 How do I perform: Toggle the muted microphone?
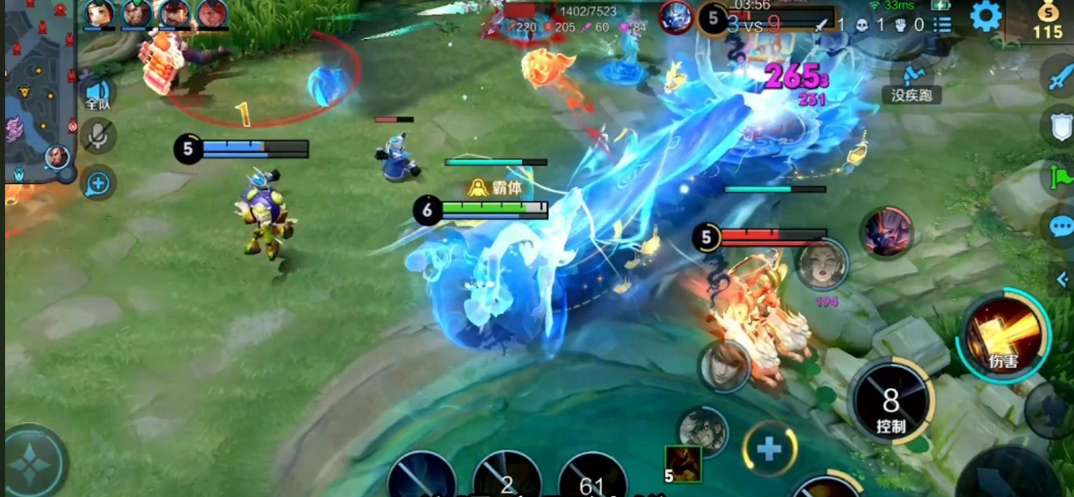pyautogui.click(x=98, y=136)
